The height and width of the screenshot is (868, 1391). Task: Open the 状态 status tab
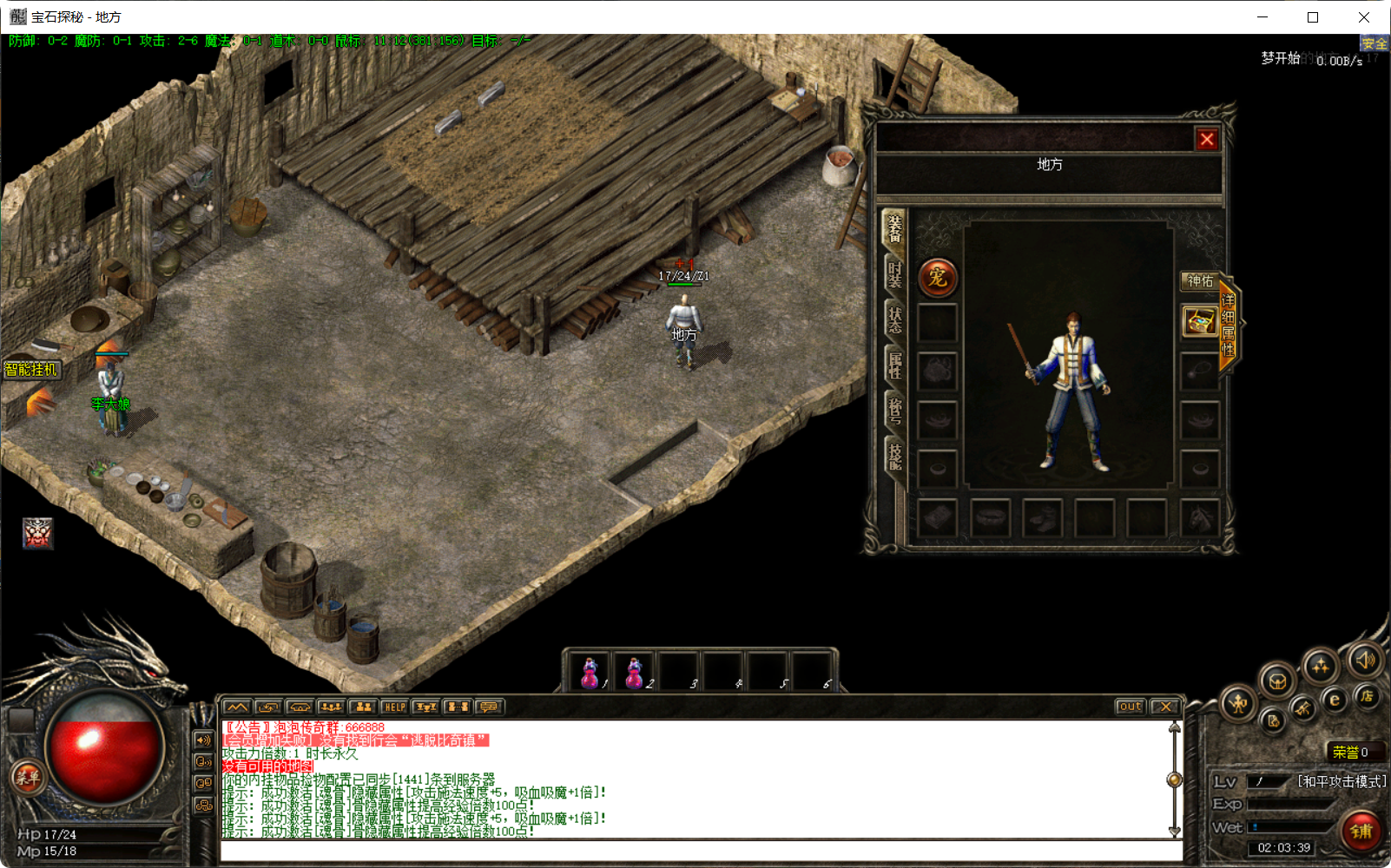896,319
